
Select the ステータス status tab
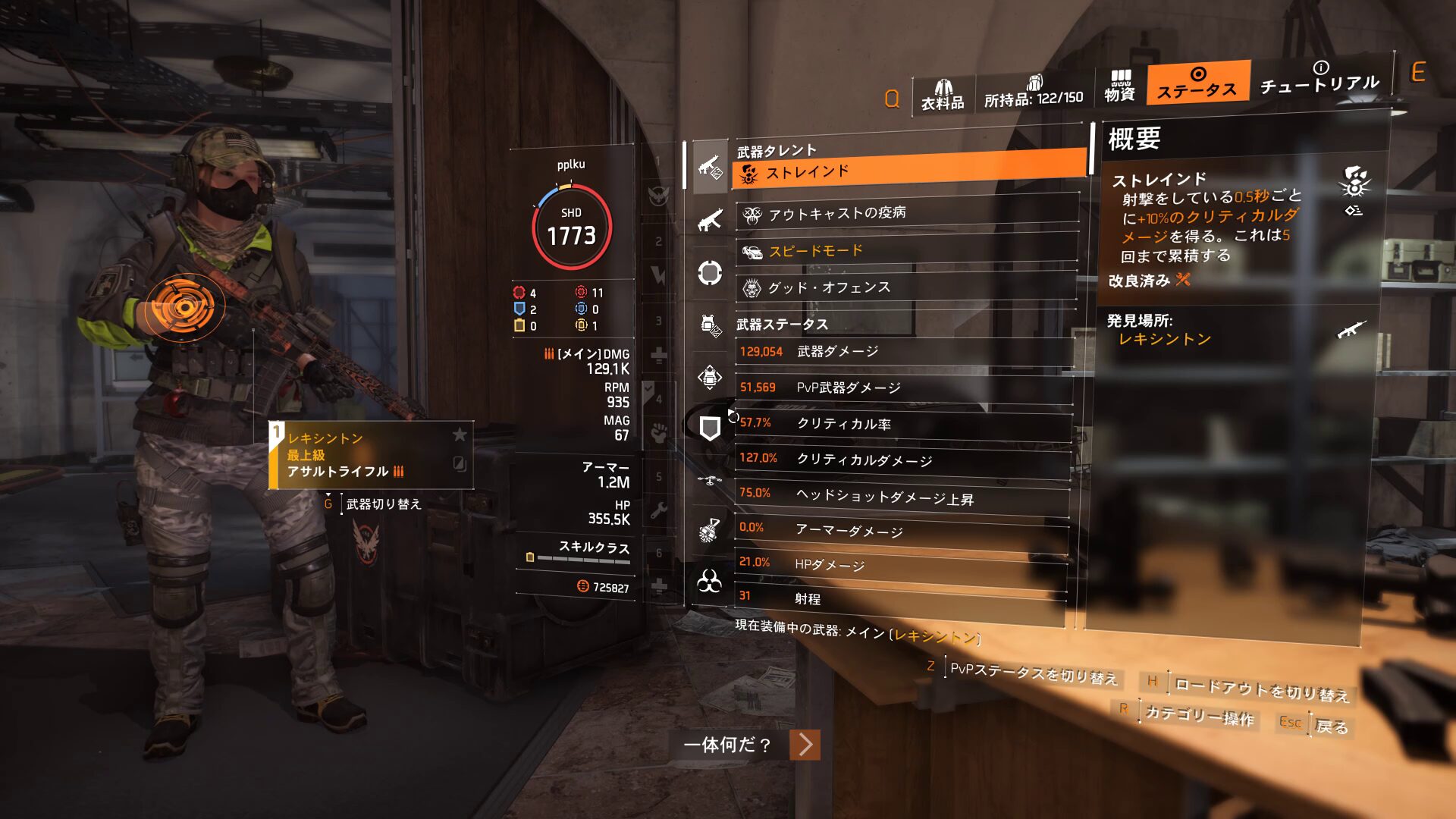tap(1197, 83)
